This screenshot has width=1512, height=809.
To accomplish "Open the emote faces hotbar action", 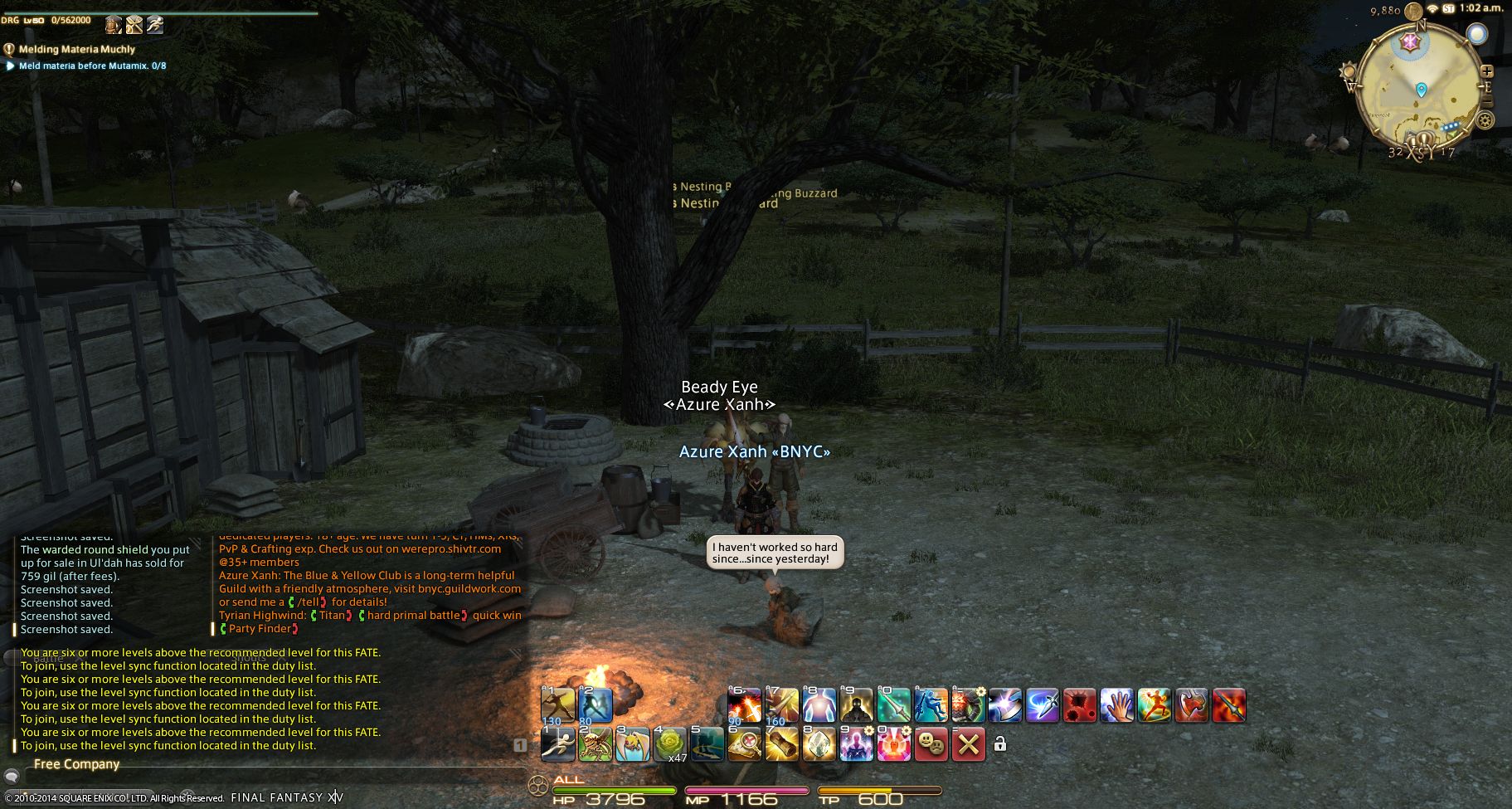I will point(931,745).
